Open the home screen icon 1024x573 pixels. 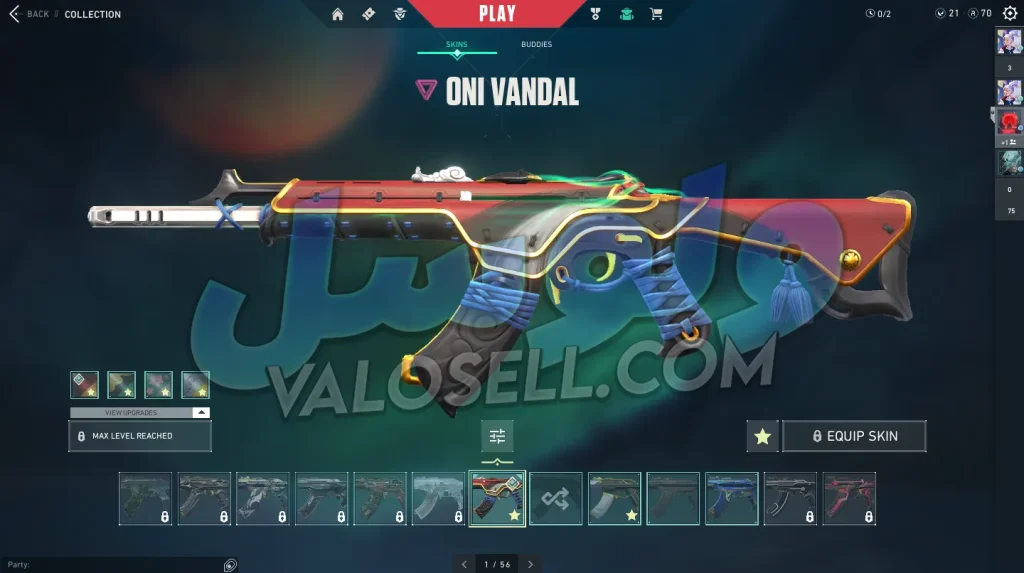tap(338, 14)
